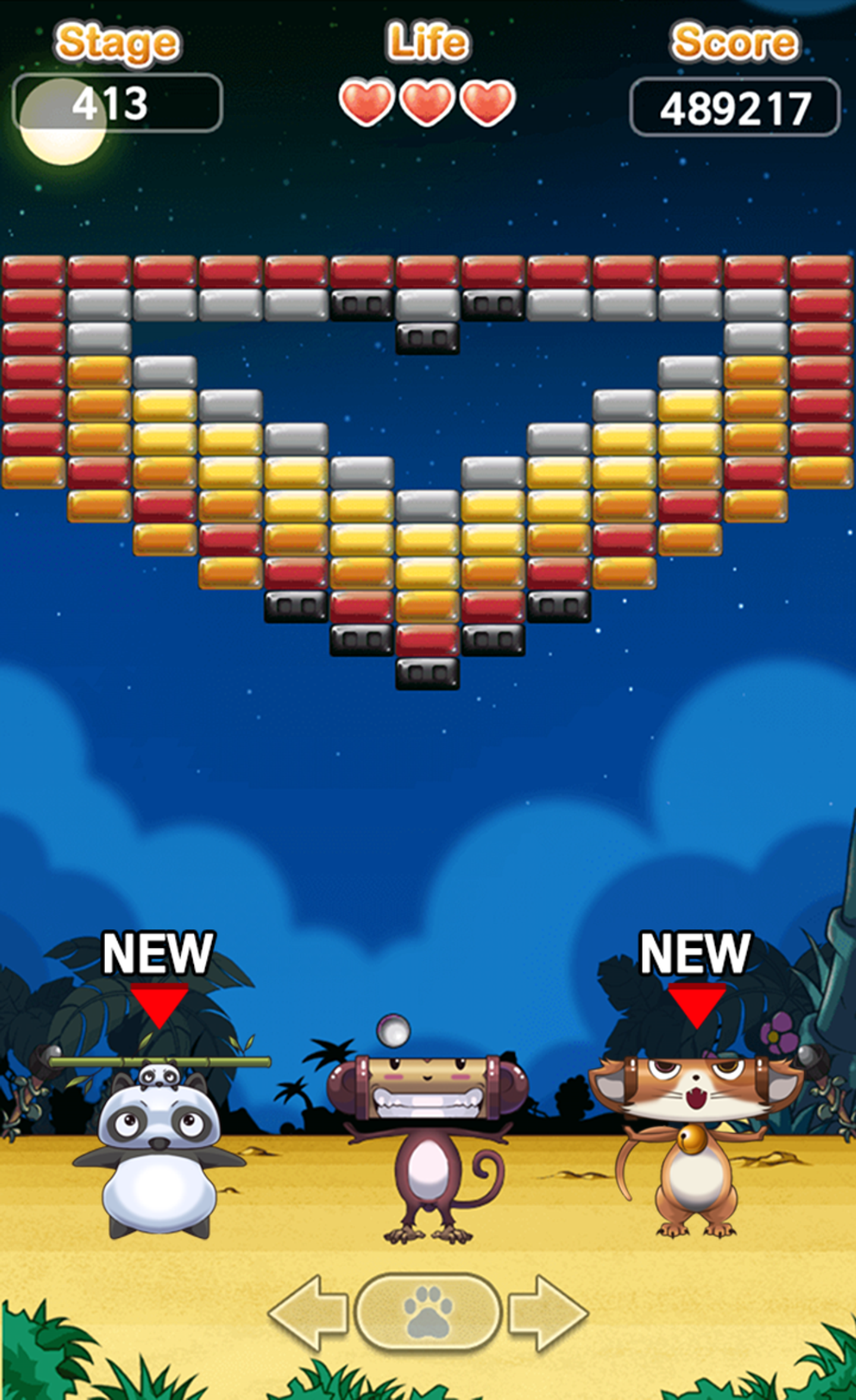
Task: Tap the Stage heading label
Action: (118, 43)
